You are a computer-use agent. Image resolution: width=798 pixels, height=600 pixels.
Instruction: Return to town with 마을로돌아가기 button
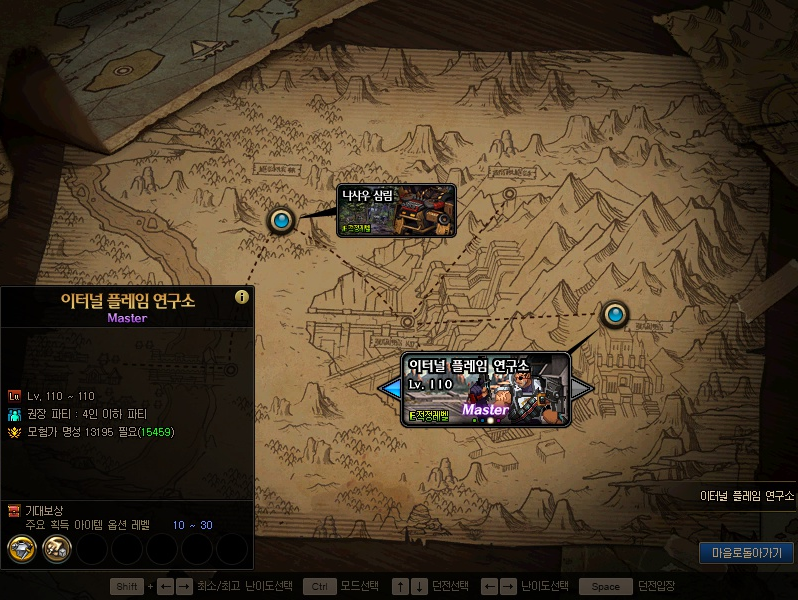click(x=746, y=552)
